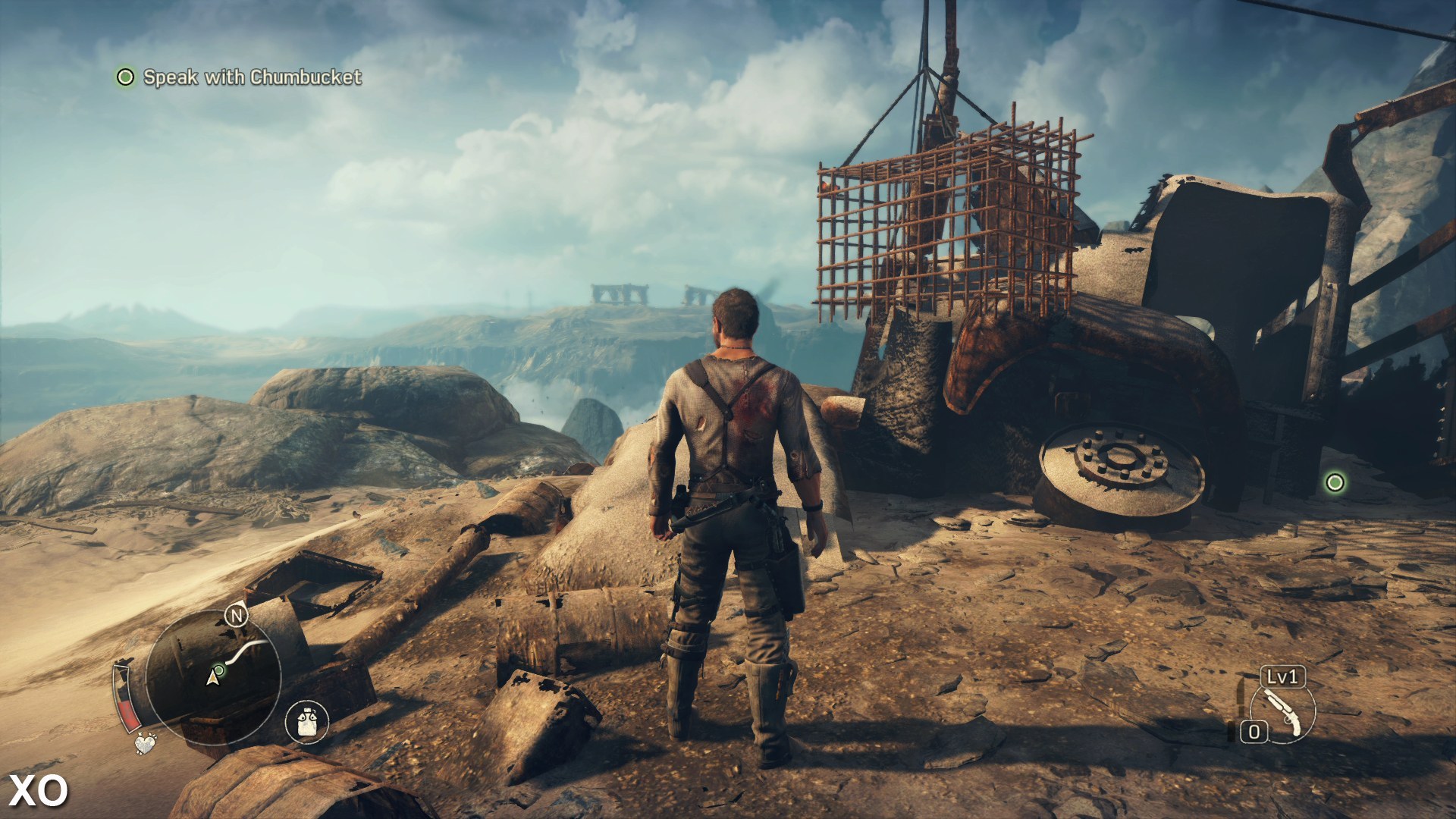Click the green objective waypoint marker
1456x819 pixels.
tap(1335, 482)
